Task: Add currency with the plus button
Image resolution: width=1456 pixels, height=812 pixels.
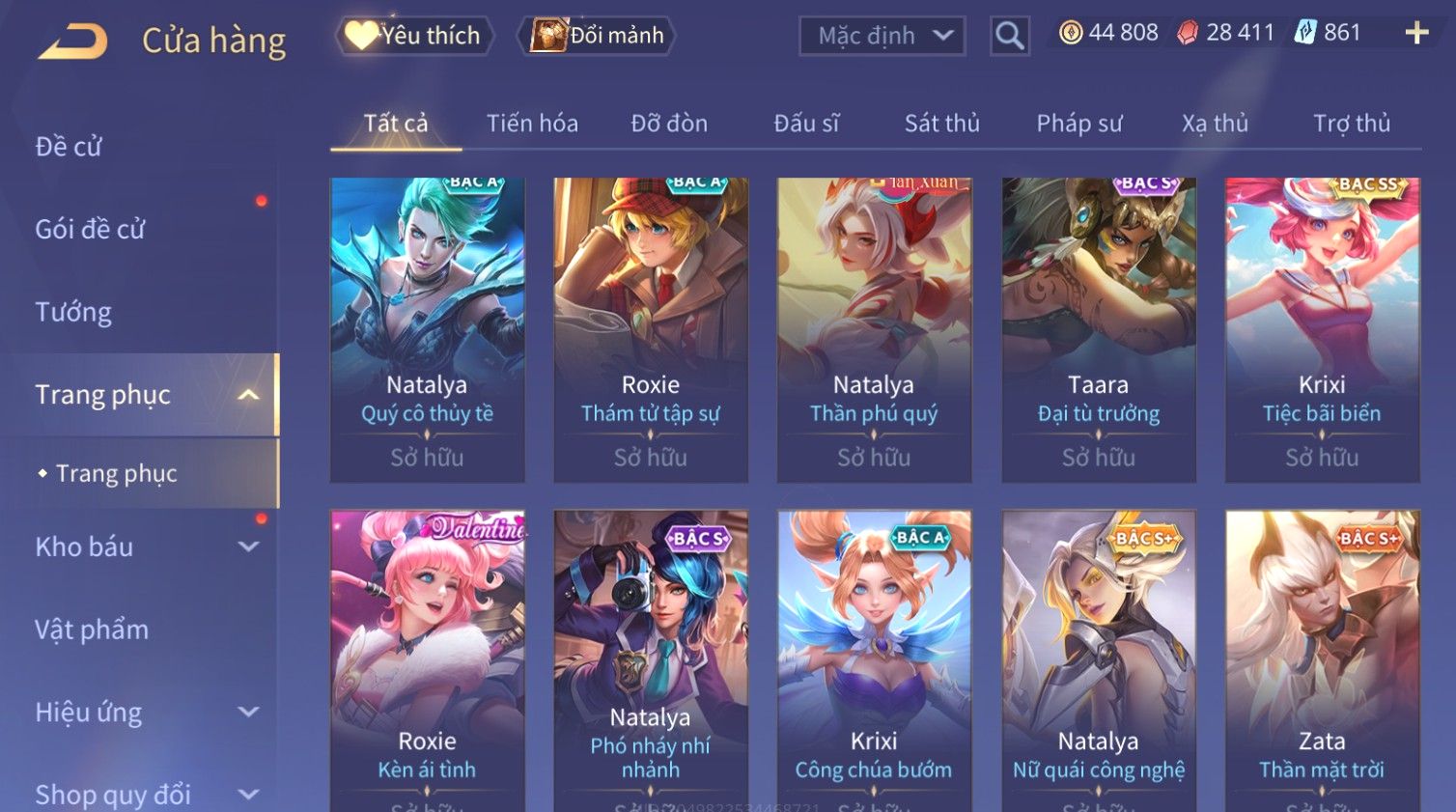Action: click(1416, 33)
